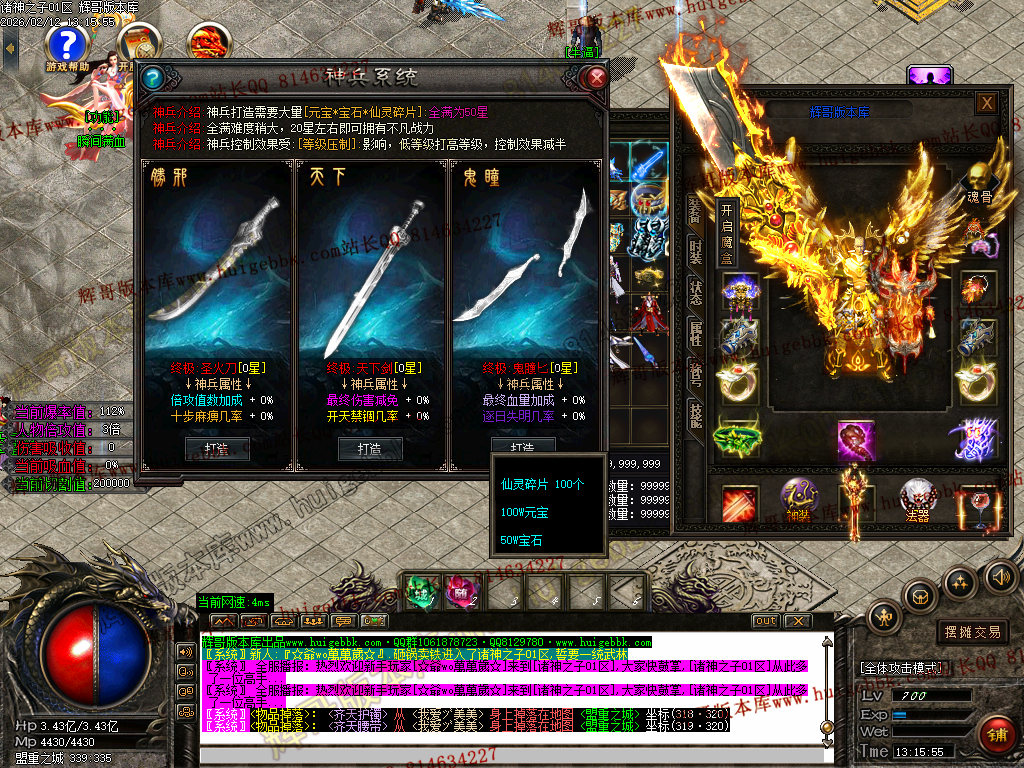1024x768 pixels.
Task: Open the 法器 icon
Action: coord(917,497)
